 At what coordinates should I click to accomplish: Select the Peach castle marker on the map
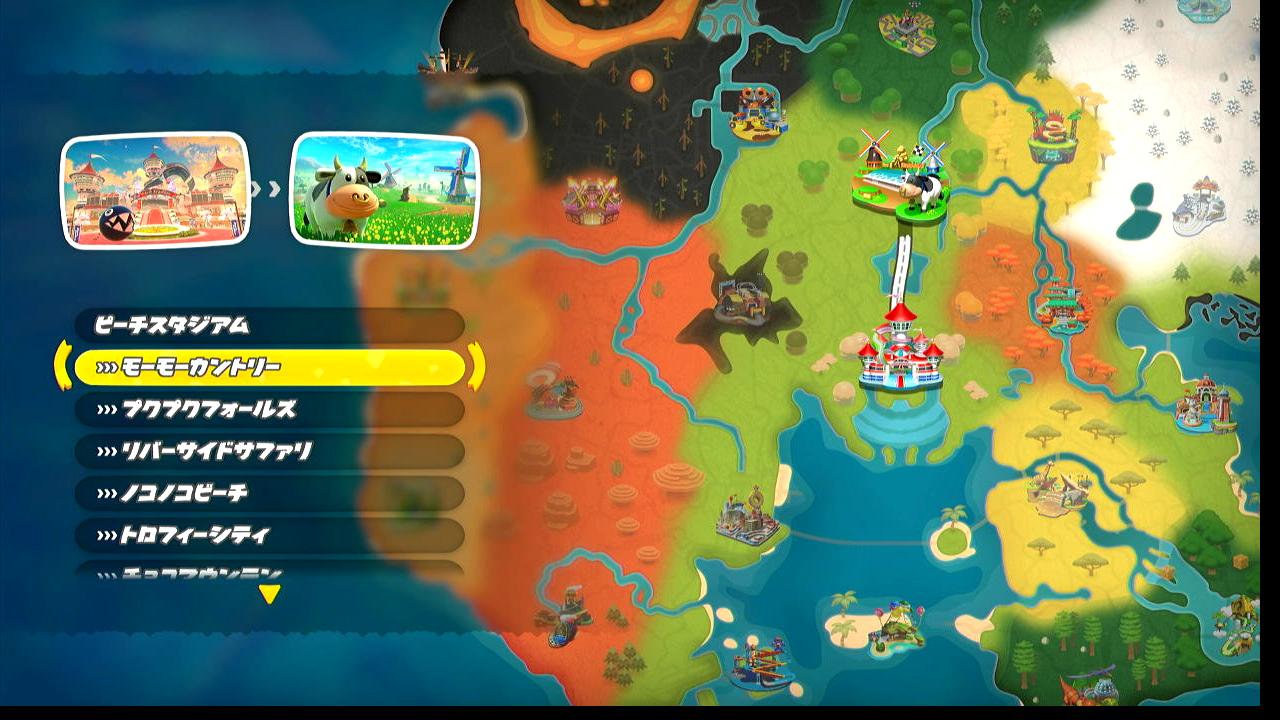[x=900, y=352]
